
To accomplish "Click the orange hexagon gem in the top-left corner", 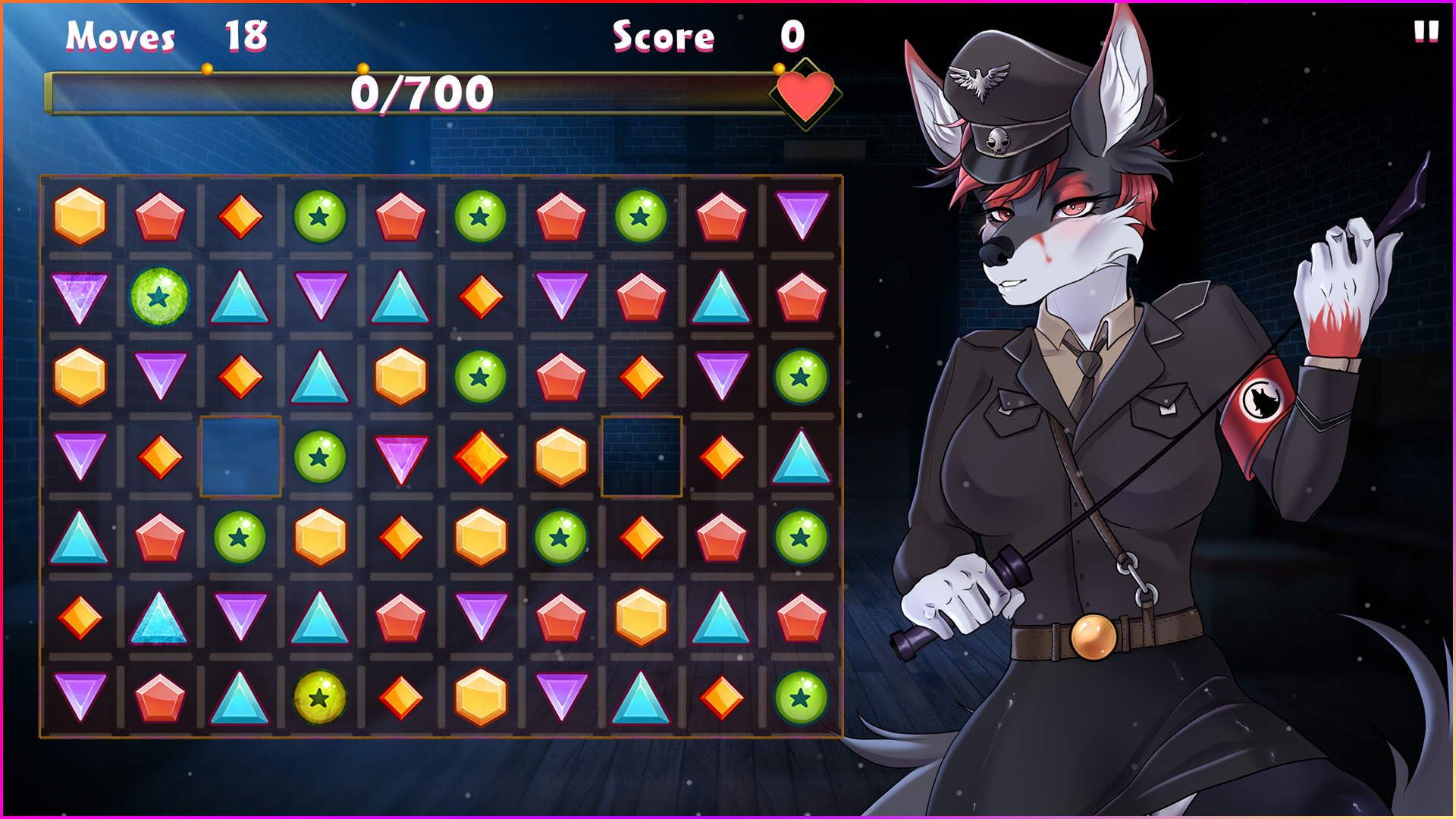I will coord(80,216).
